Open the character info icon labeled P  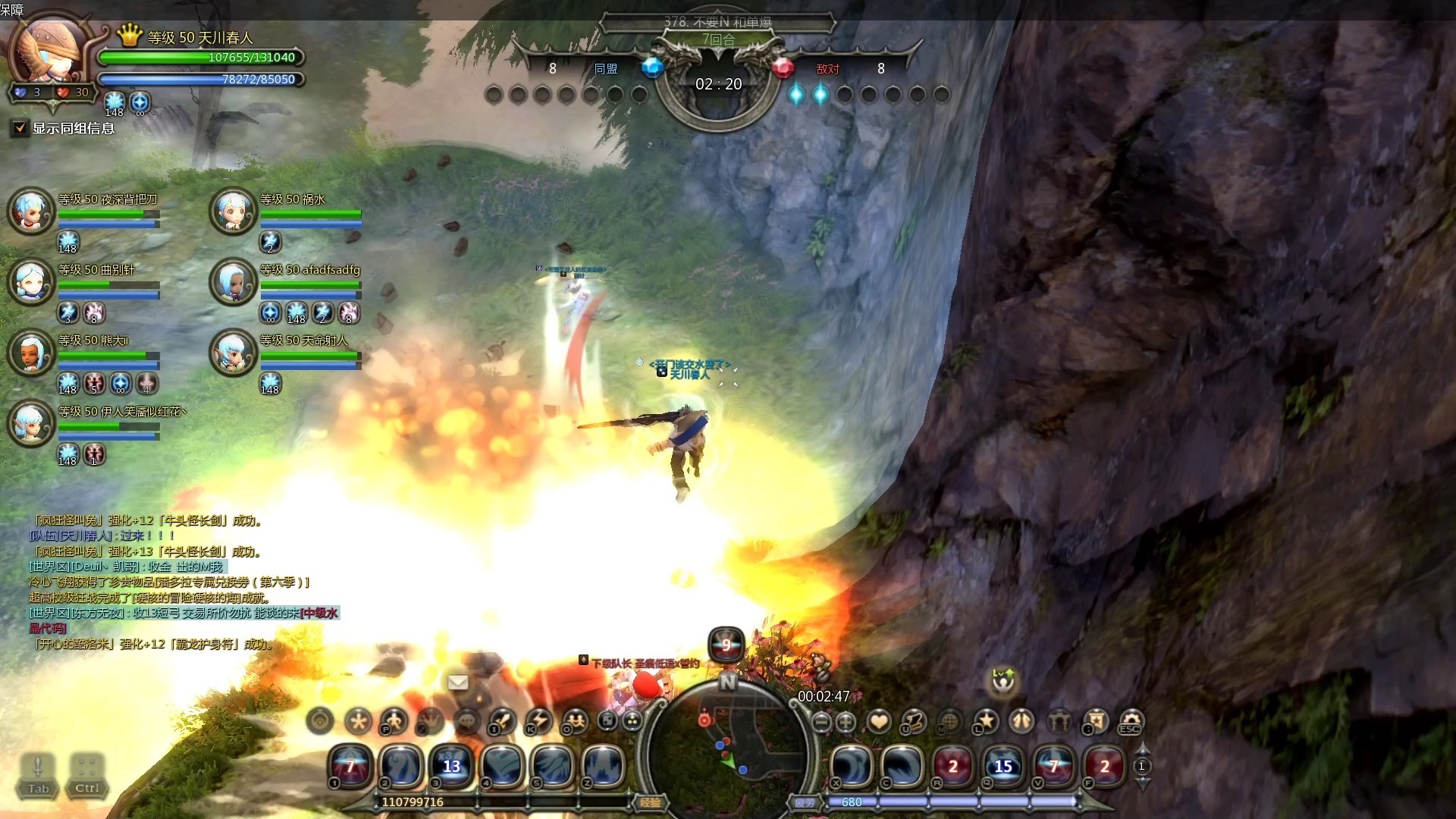(x=394, y=721)
